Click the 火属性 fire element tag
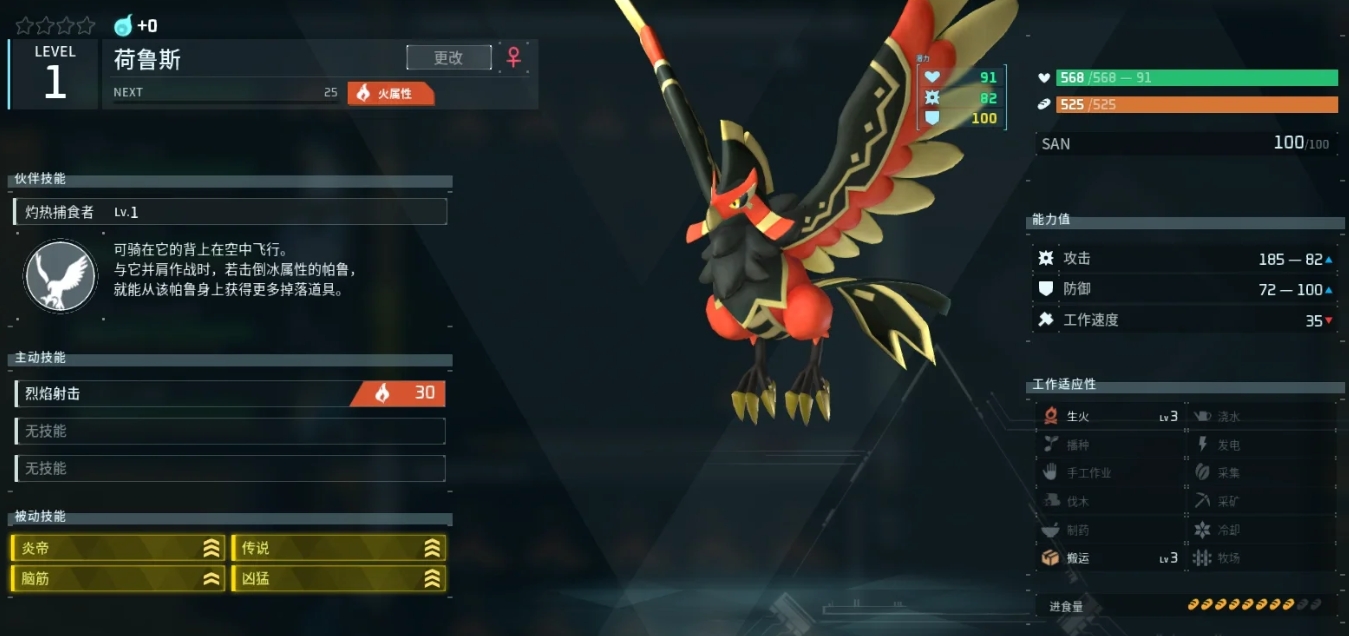Viewport: 1349px width, 636px height. tap(391, 93)
